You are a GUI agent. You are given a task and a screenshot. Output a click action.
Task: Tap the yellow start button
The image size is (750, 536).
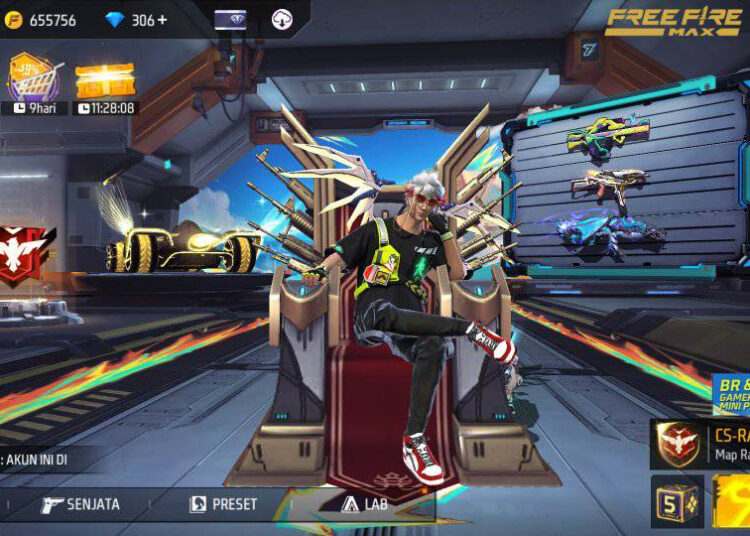point(731,503)
